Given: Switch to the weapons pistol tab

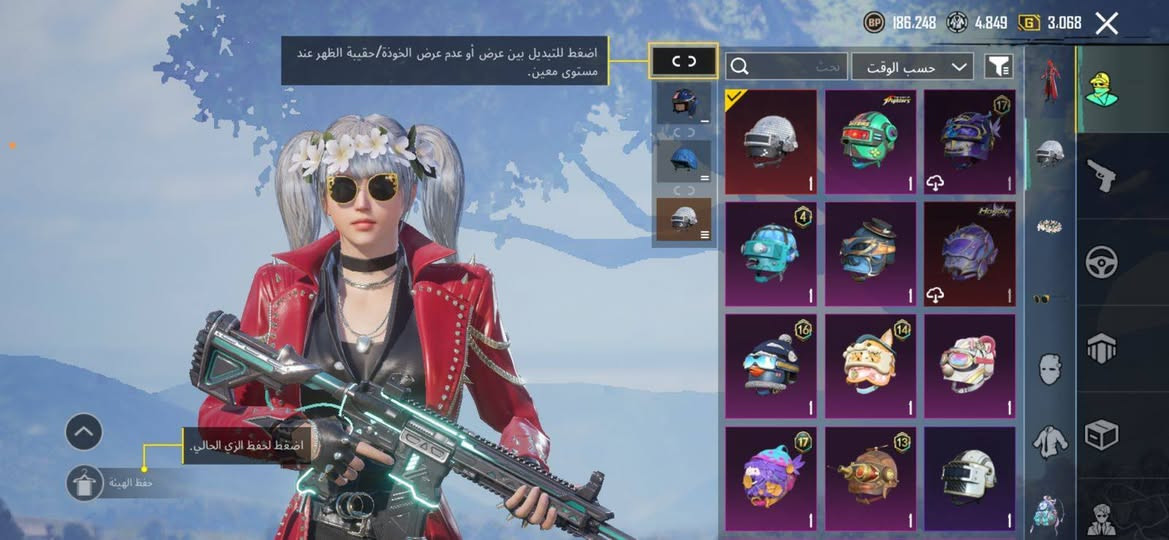Looking at the screenshot, I should (1101, 176).
